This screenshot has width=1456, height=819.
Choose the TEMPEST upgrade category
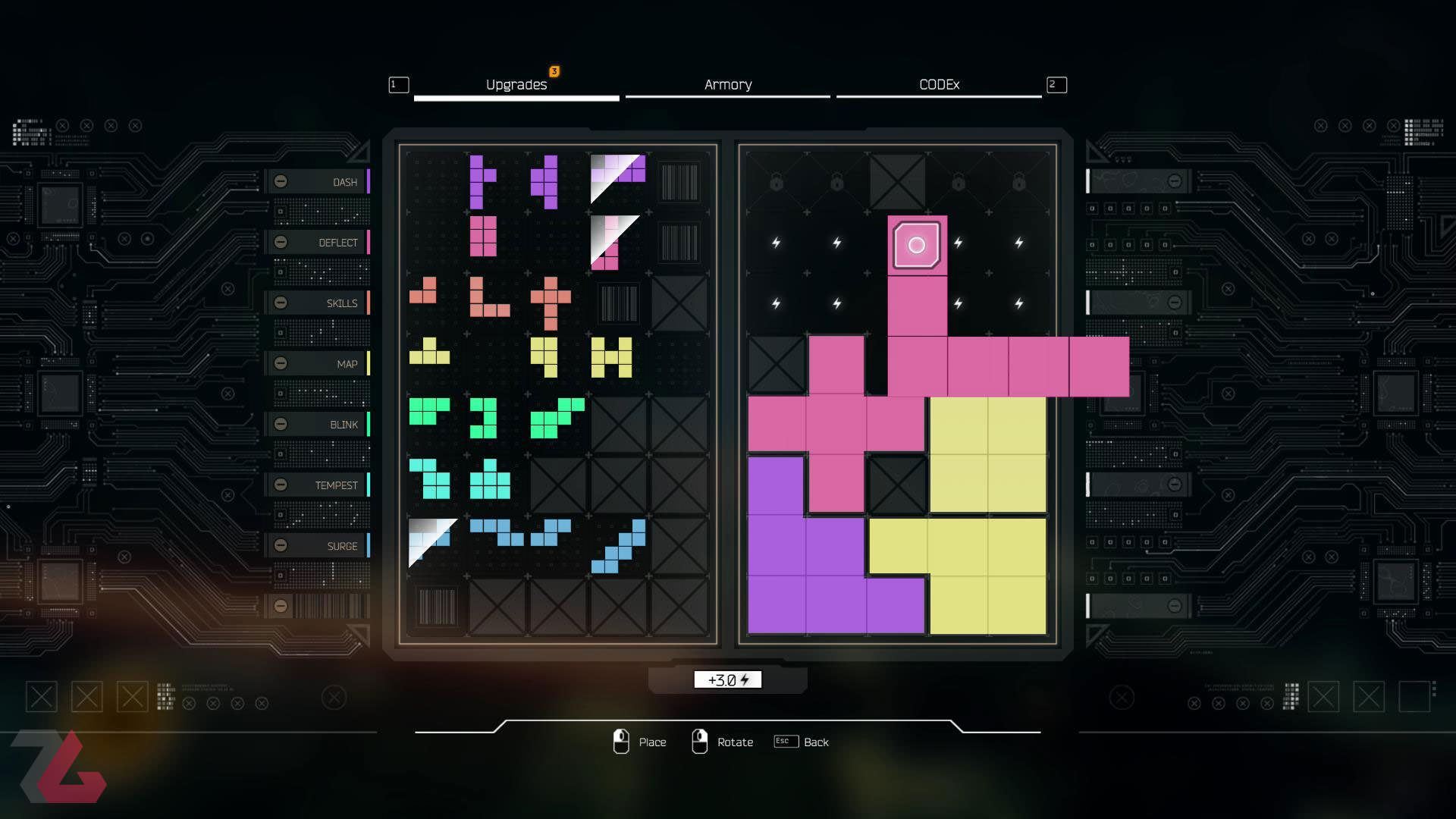318,485
